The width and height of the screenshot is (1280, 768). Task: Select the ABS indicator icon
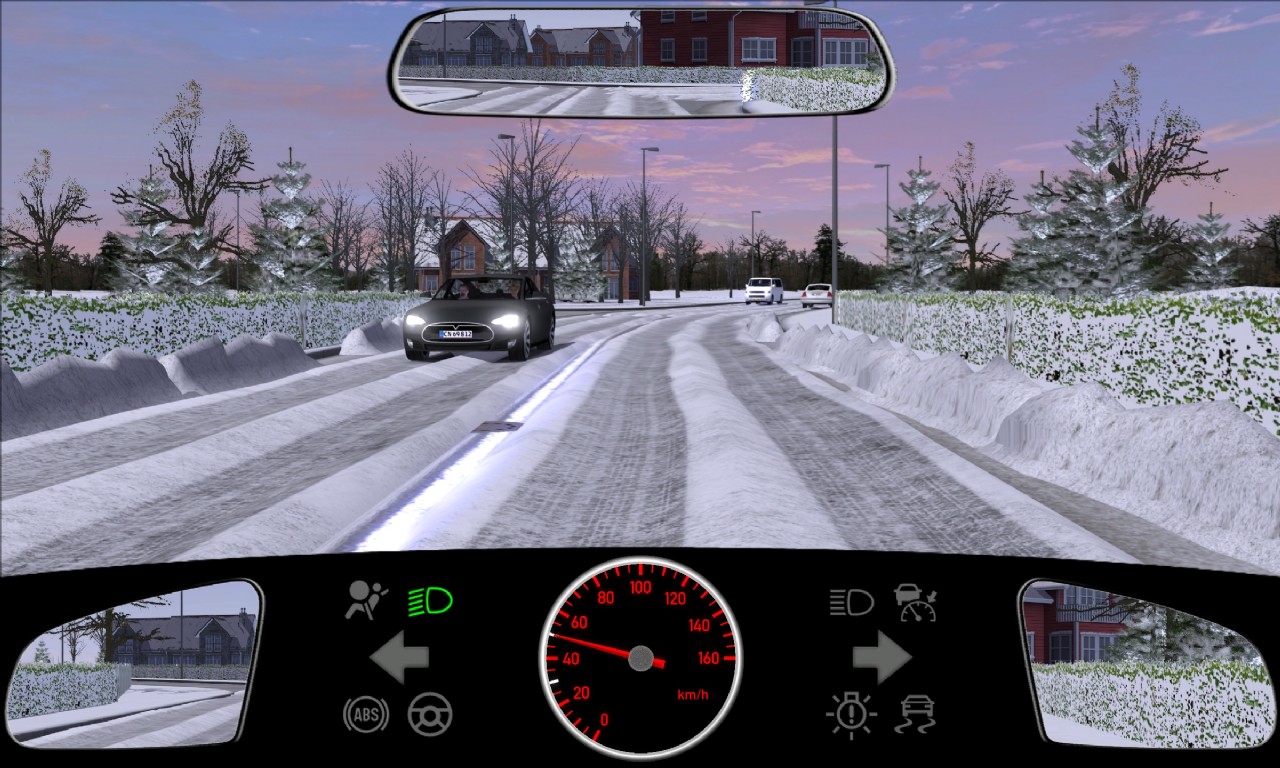(x=366, y=714)
